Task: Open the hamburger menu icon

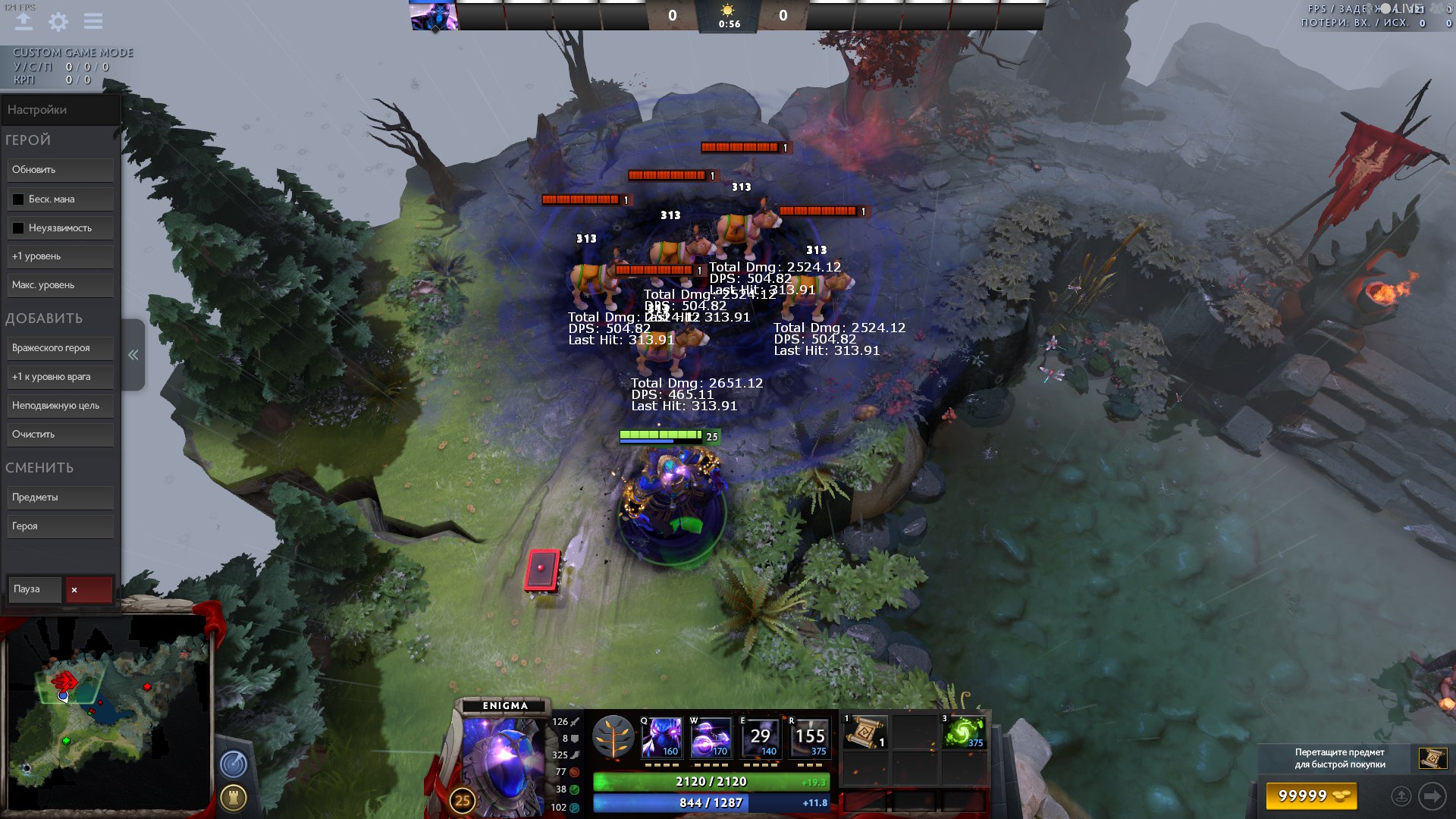Action: click(93, 21)
